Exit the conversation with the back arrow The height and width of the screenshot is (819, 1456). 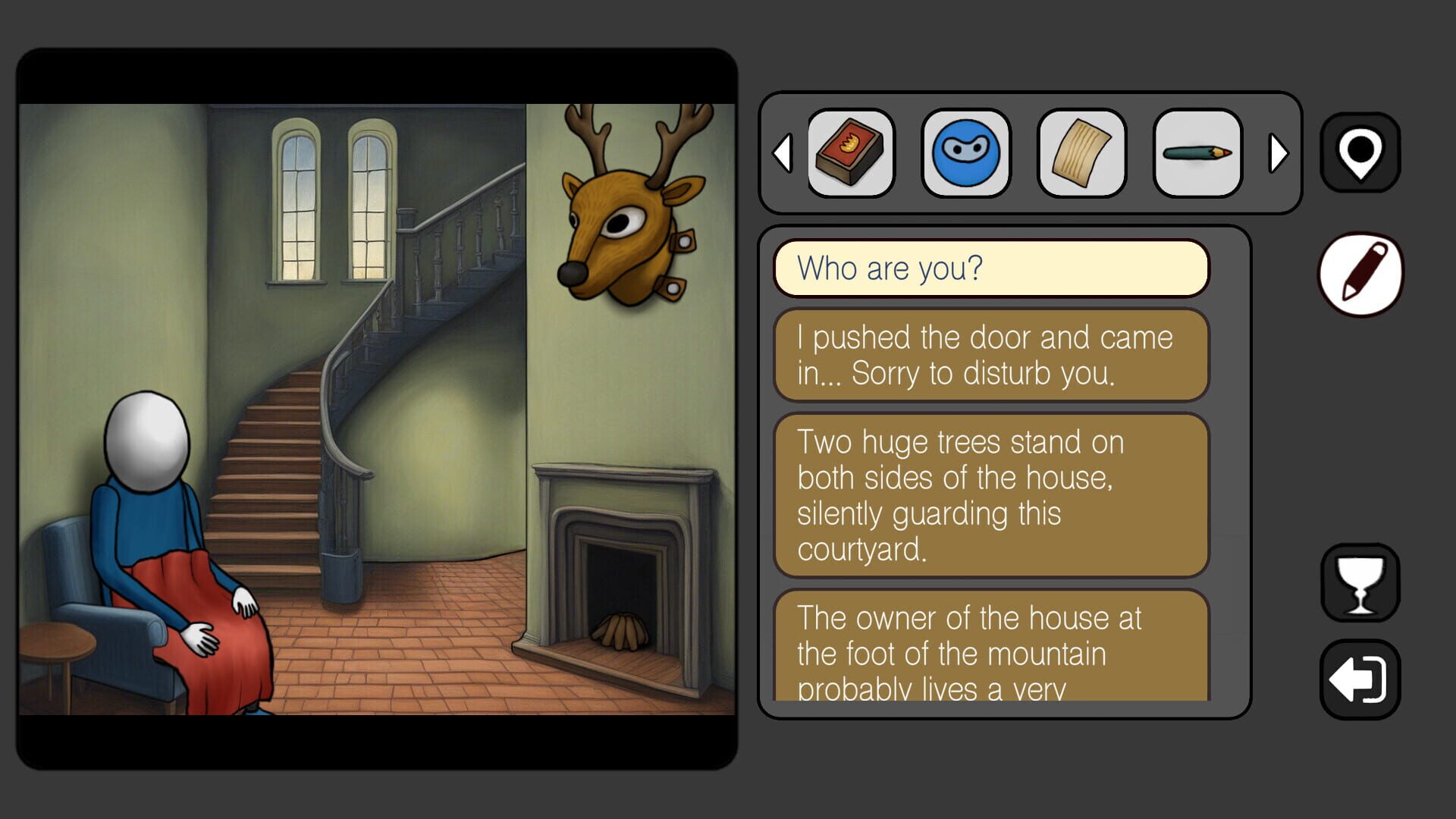pyautogui.click(x=1360, y=677)
